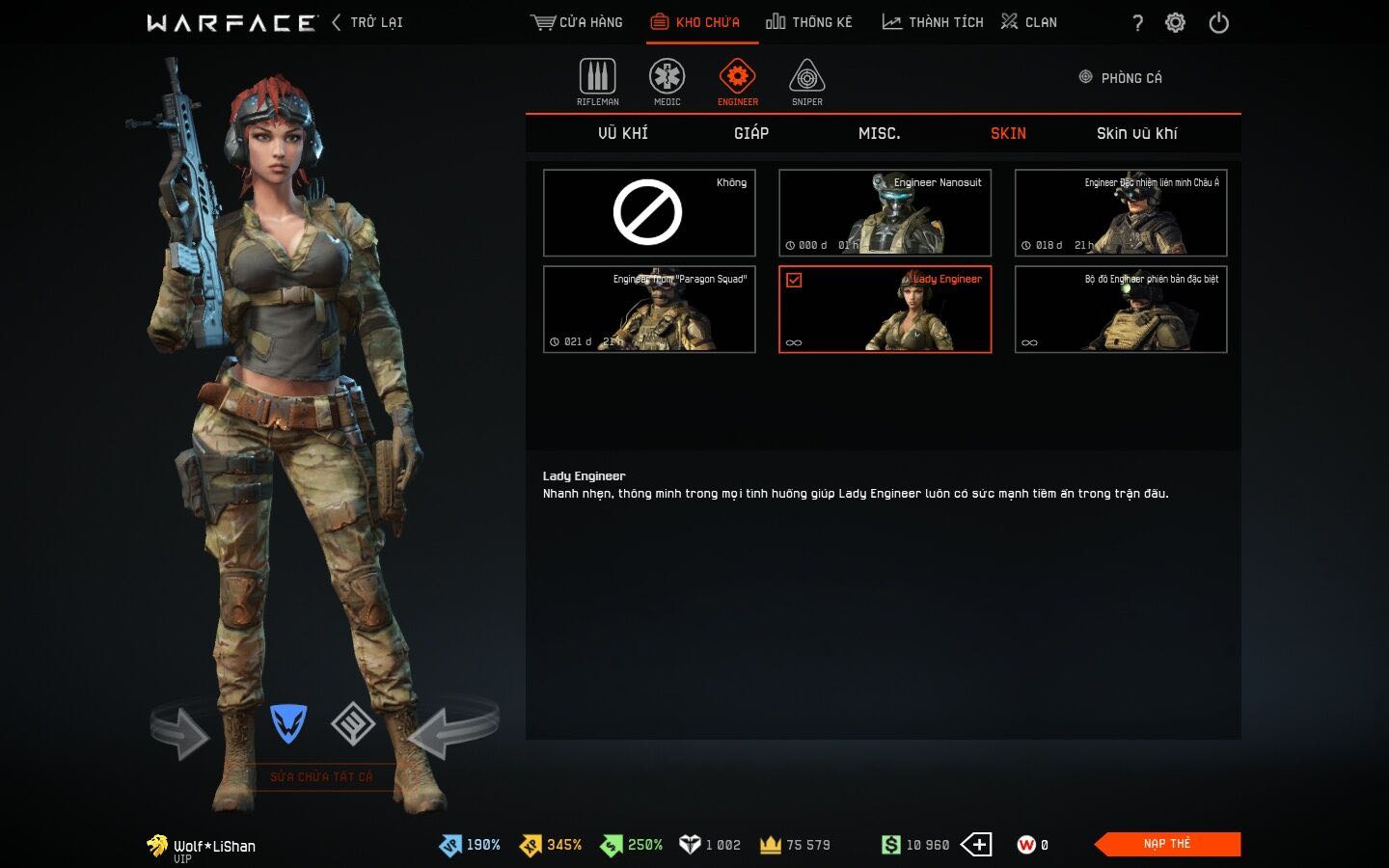Open the CLAN page
Image resolution: width=1389 pixels, height=868 pixels.
[1029, 22]
